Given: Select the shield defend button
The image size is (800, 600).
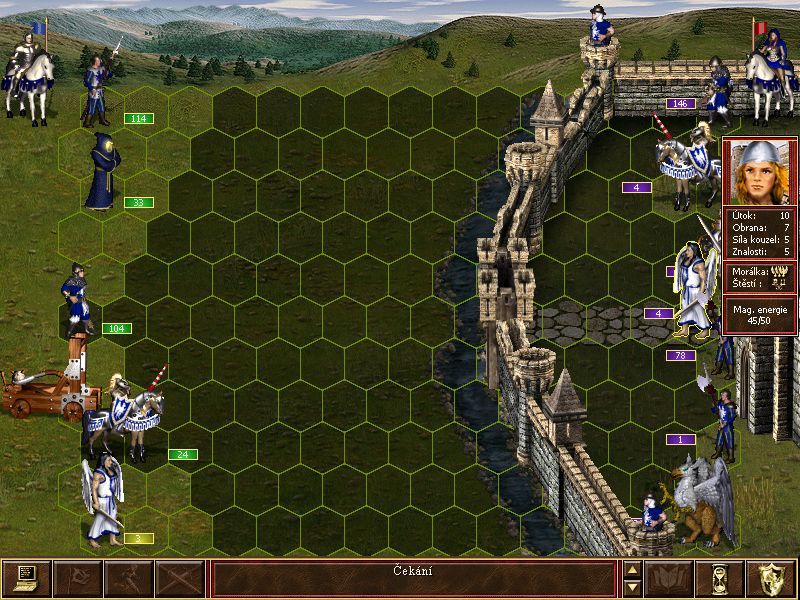Looking at the screenshot, I should [x=771, y=579].
